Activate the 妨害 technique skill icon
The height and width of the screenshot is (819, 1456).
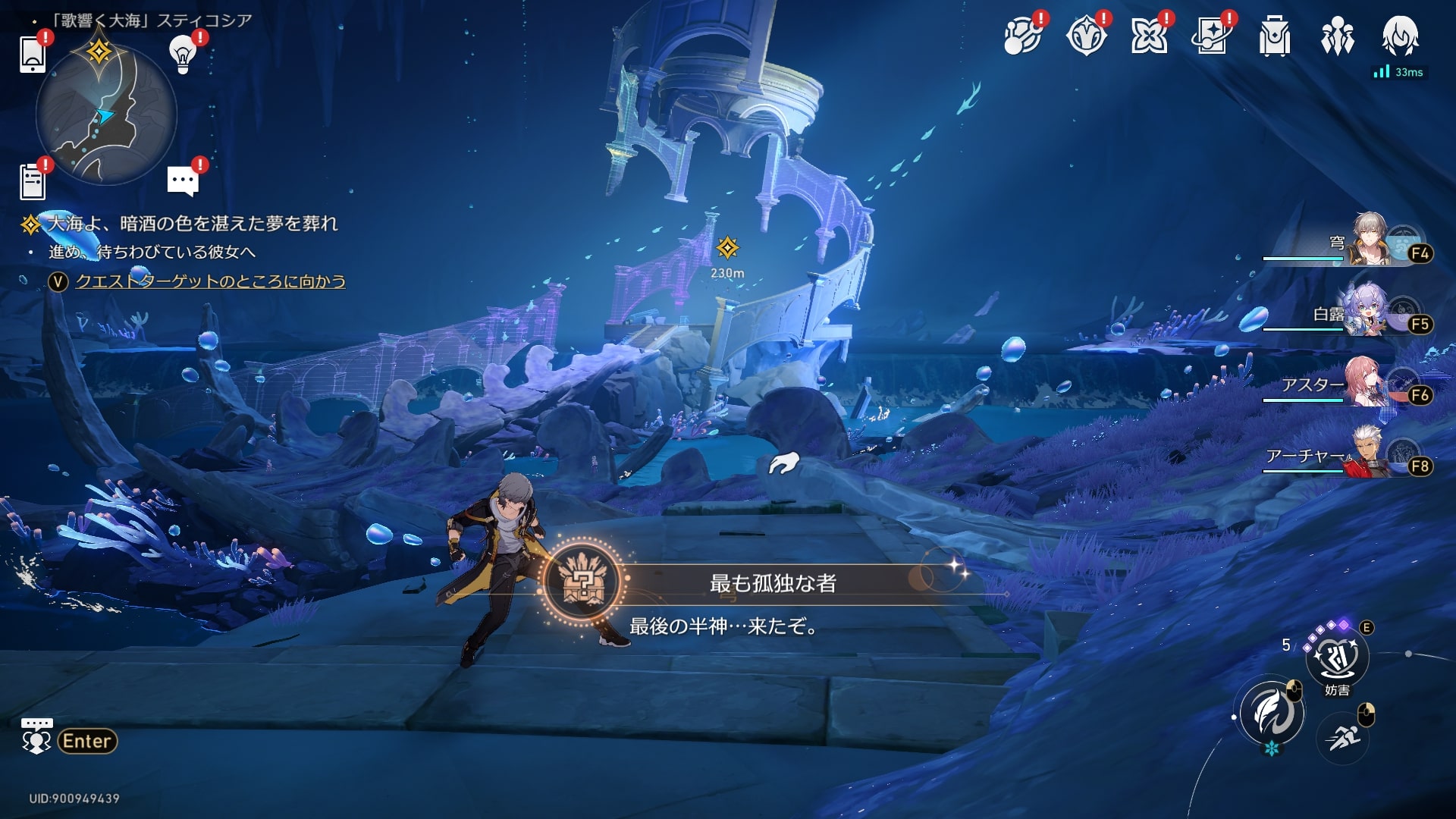click(x=1336, y=658)
